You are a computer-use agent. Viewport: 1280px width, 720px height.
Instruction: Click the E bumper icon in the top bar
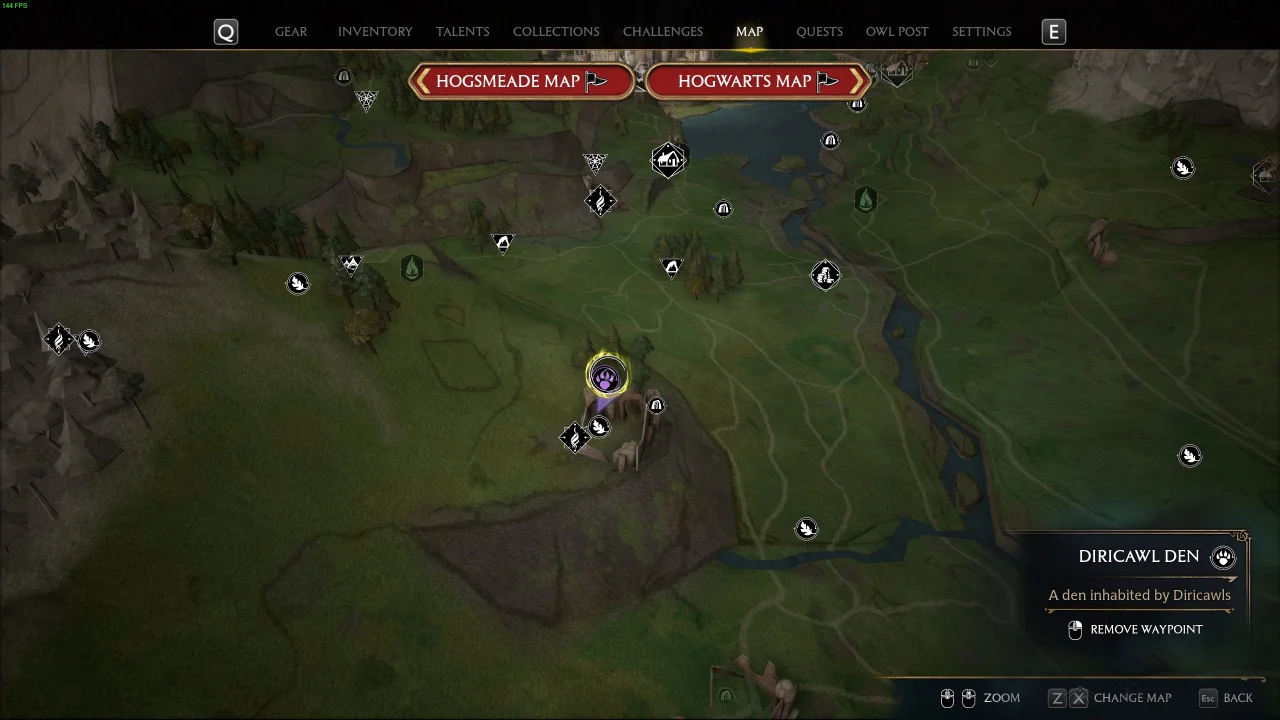coord(1053,31)
